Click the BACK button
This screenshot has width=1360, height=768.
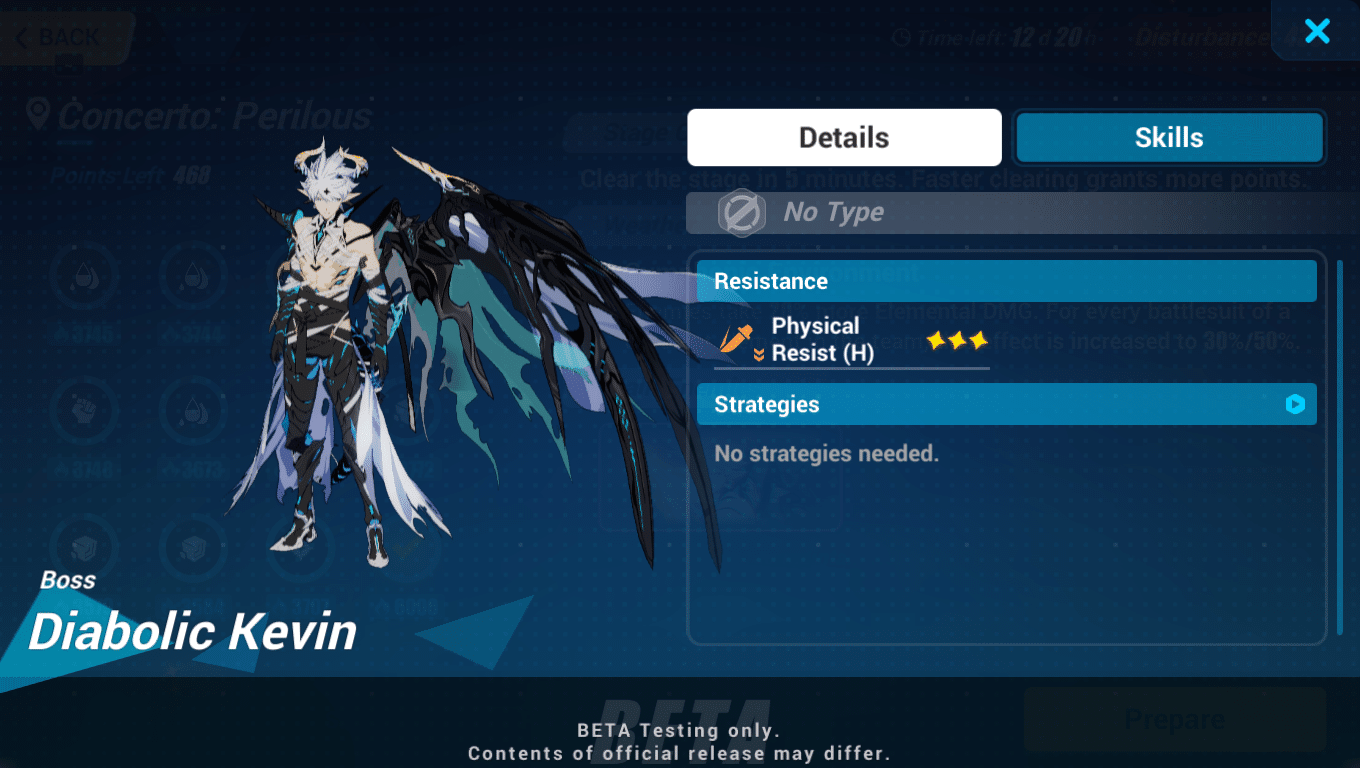coord(60,37)
